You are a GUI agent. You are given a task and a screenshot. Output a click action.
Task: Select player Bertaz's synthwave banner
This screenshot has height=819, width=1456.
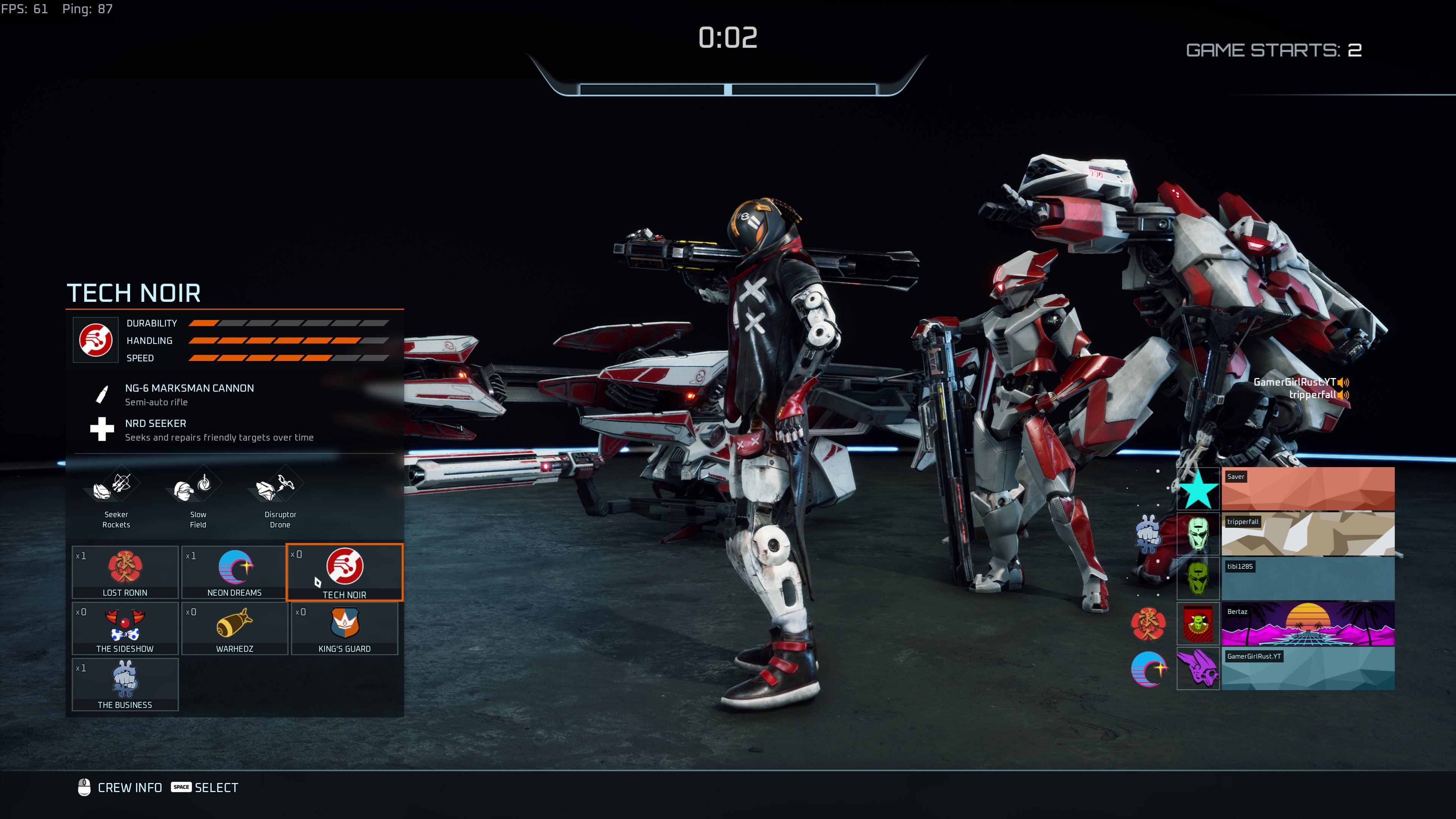tap(1307, 623)
